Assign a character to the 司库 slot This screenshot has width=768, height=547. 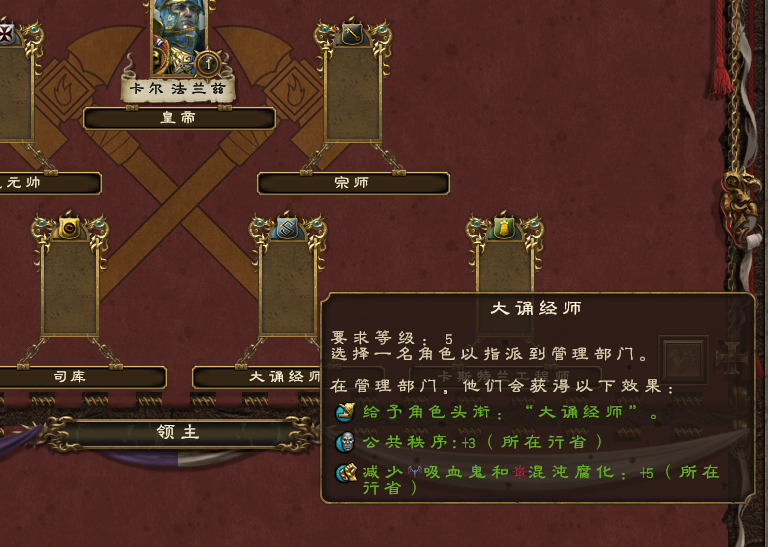70,288
